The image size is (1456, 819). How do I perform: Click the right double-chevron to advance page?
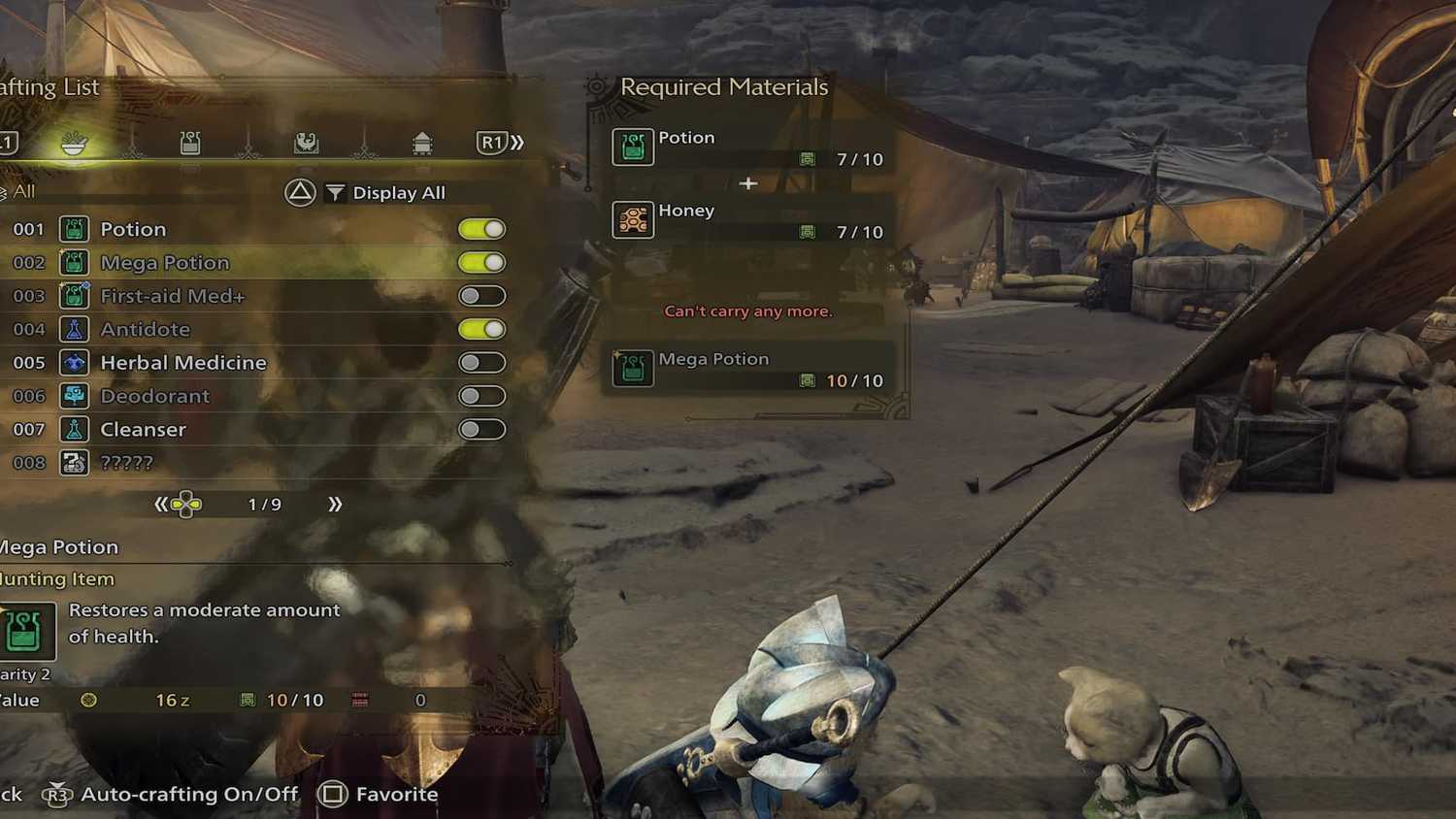(x=335, y=504)
